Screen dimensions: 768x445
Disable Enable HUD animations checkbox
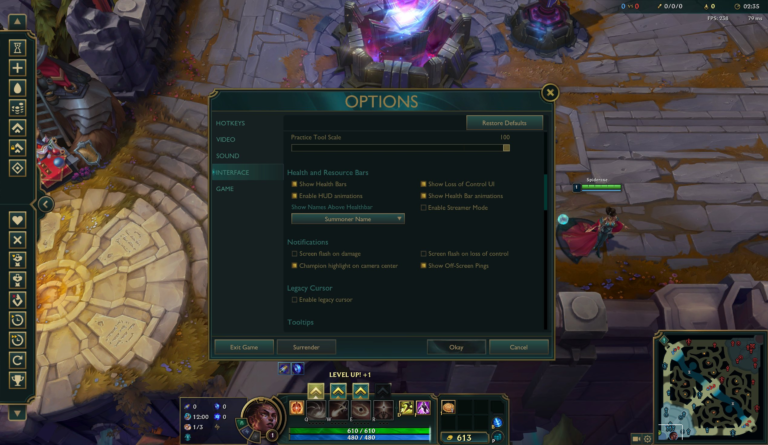(x=294, y=196)
